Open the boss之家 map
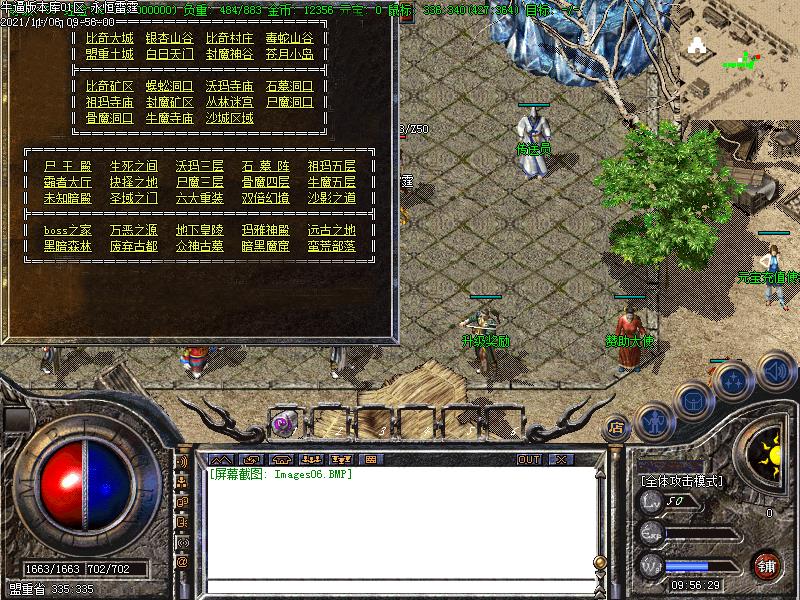Image resolution: width=800 pixels, height=600 pixels. [x=67, y=230]
